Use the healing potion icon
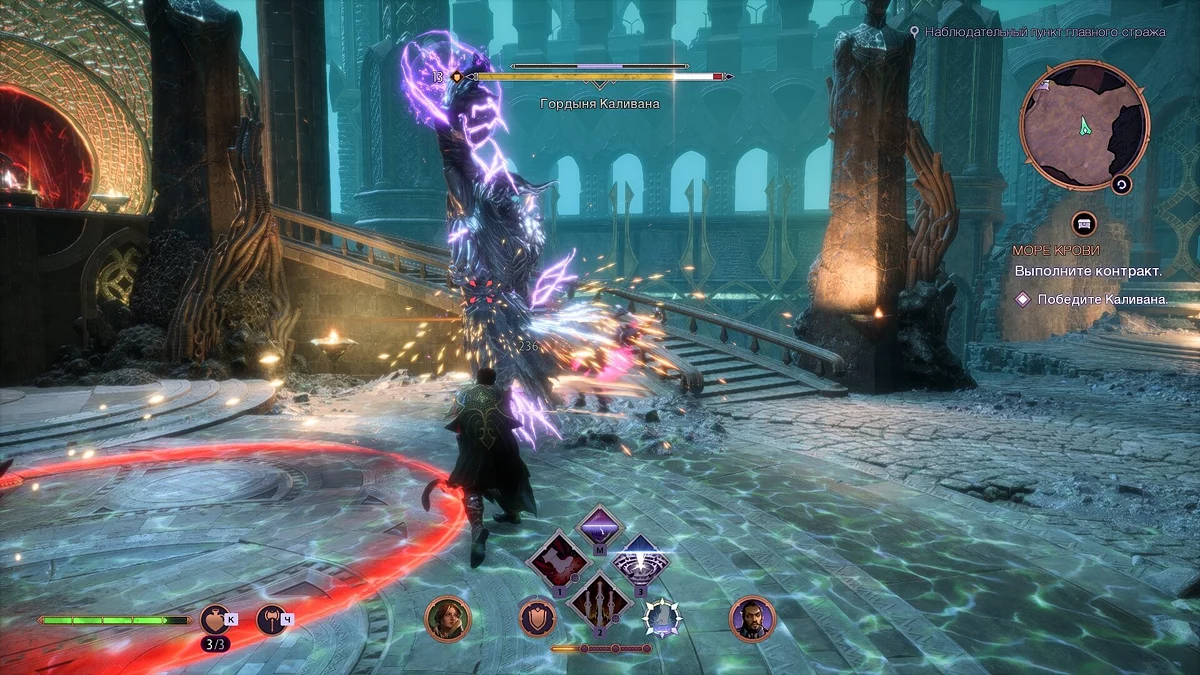 coord(214,619)
